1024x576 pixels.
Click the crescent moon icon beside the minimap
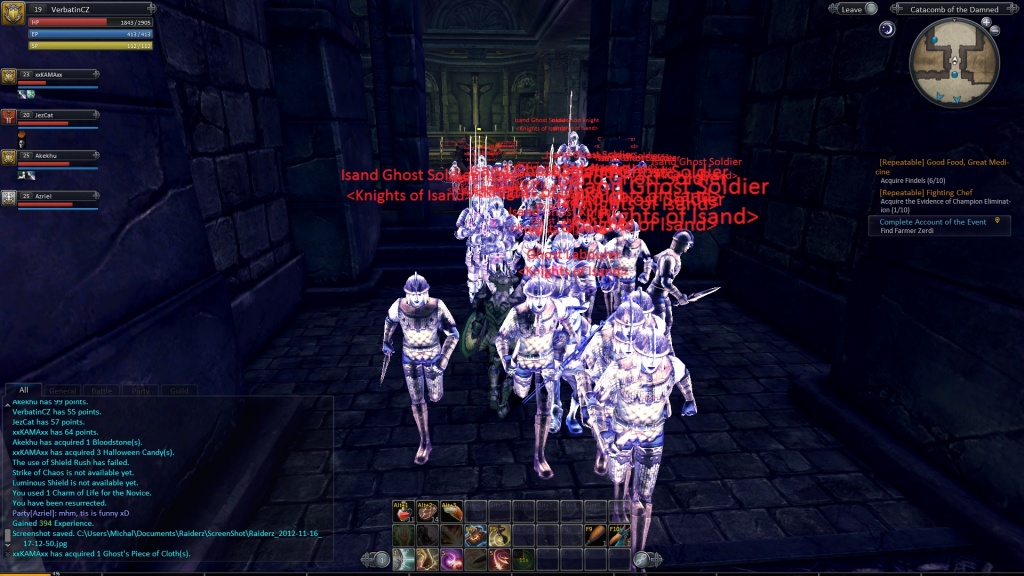tap(887, 29)
